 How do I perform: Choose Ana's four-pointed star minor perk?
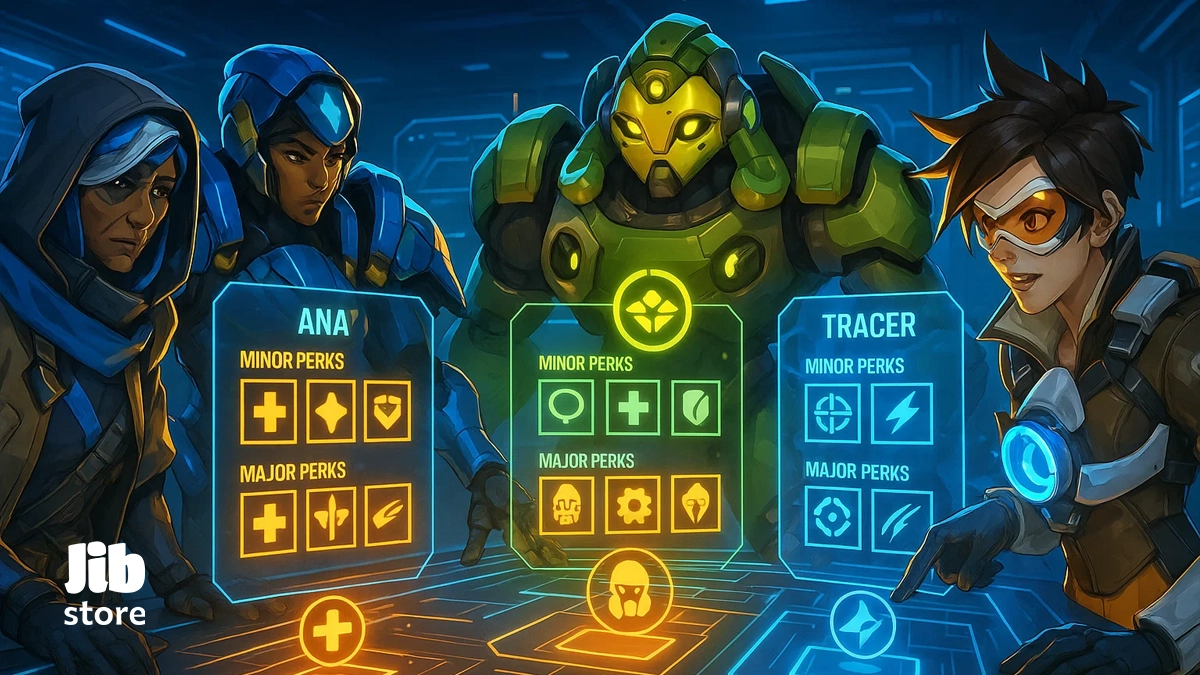[331, 411]
